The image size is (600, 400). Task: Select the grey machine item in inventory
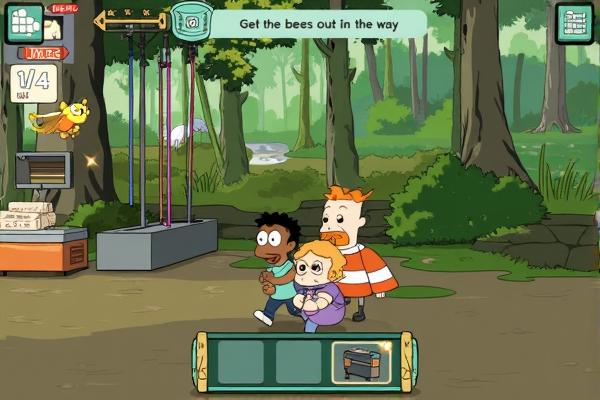(361, 362)
